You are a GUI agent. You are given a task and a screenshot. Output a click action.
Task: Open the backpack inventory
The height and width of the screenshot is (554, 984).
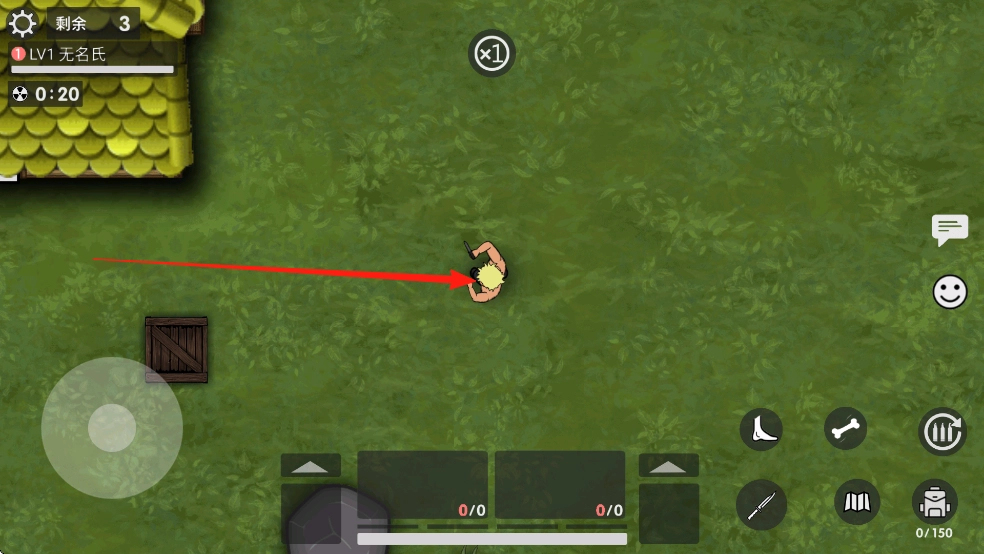tap(935, 502)
